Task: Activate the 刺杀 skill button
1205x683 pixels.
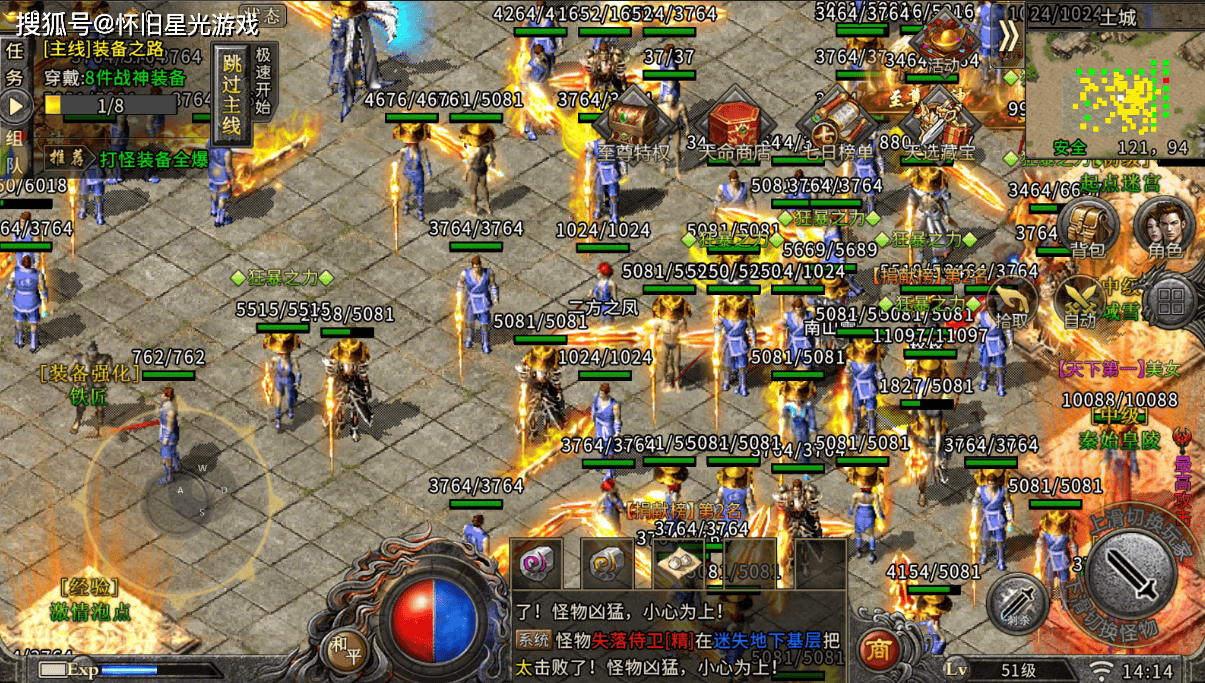Action: (1016, 604)
